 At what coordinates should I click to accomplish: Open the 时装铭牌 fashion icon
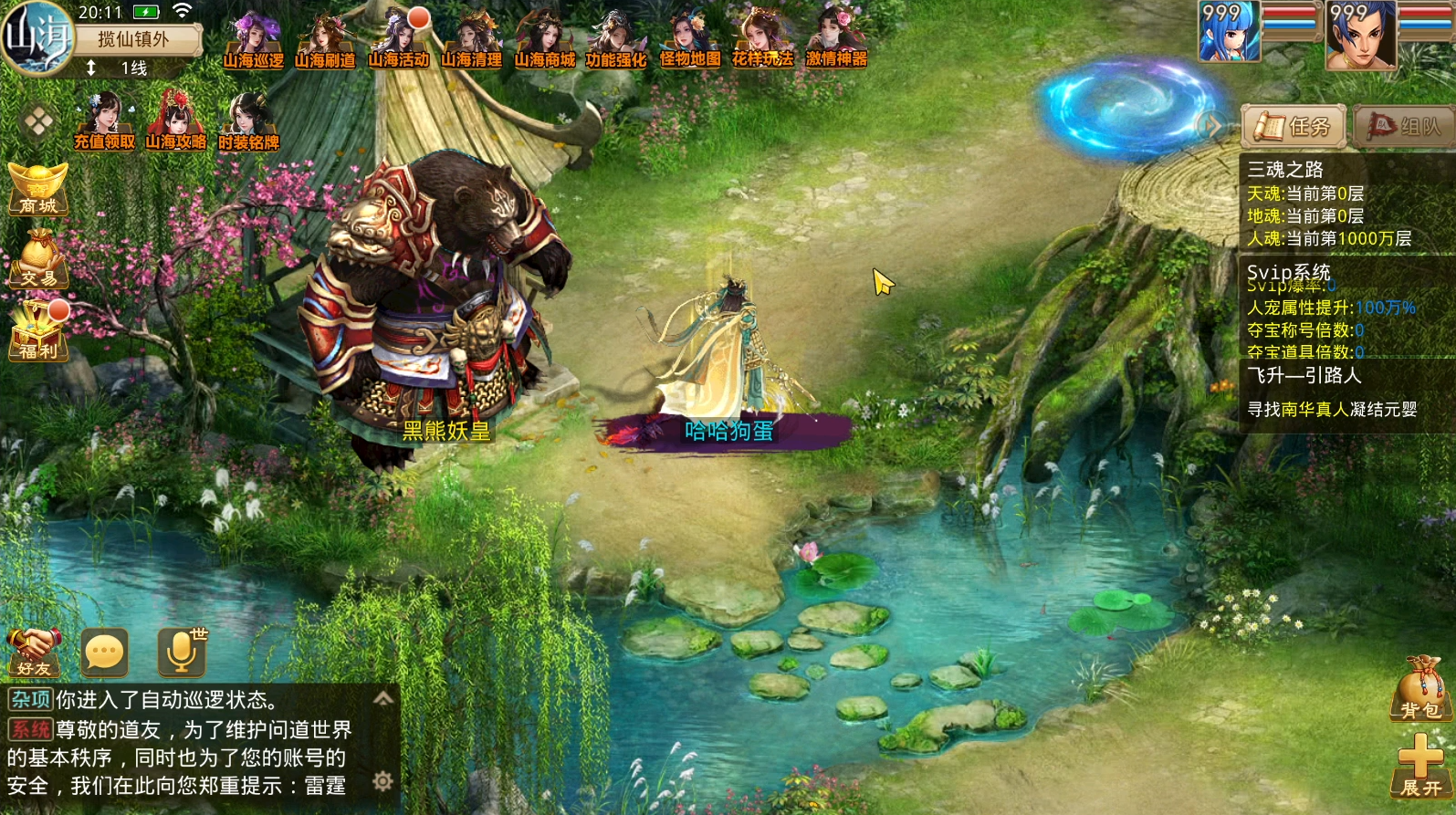(x=248, y=121)
